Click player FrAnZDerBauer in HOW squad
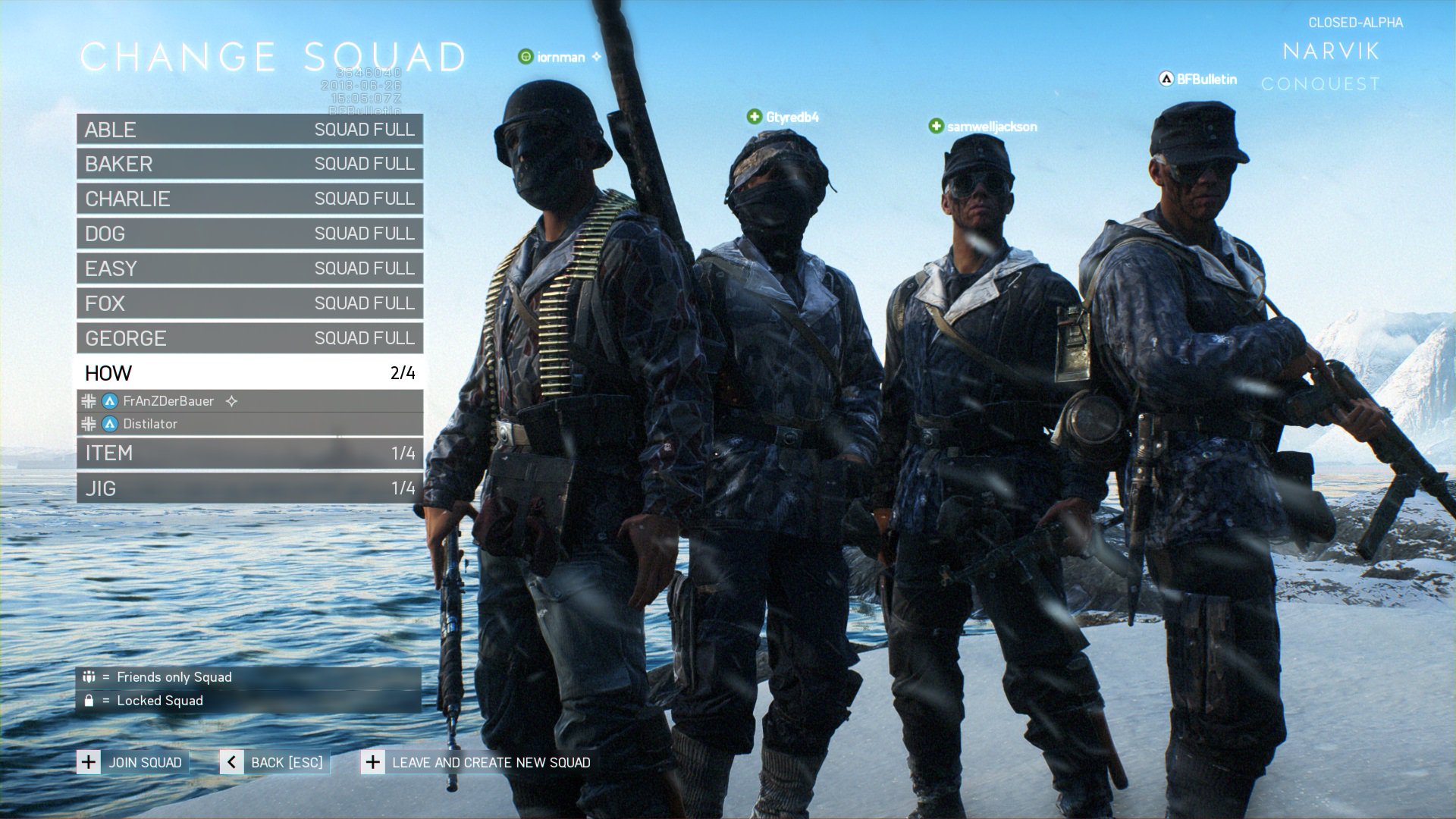Viewport: 1456px width, 819px height. [x=168, y=401]
